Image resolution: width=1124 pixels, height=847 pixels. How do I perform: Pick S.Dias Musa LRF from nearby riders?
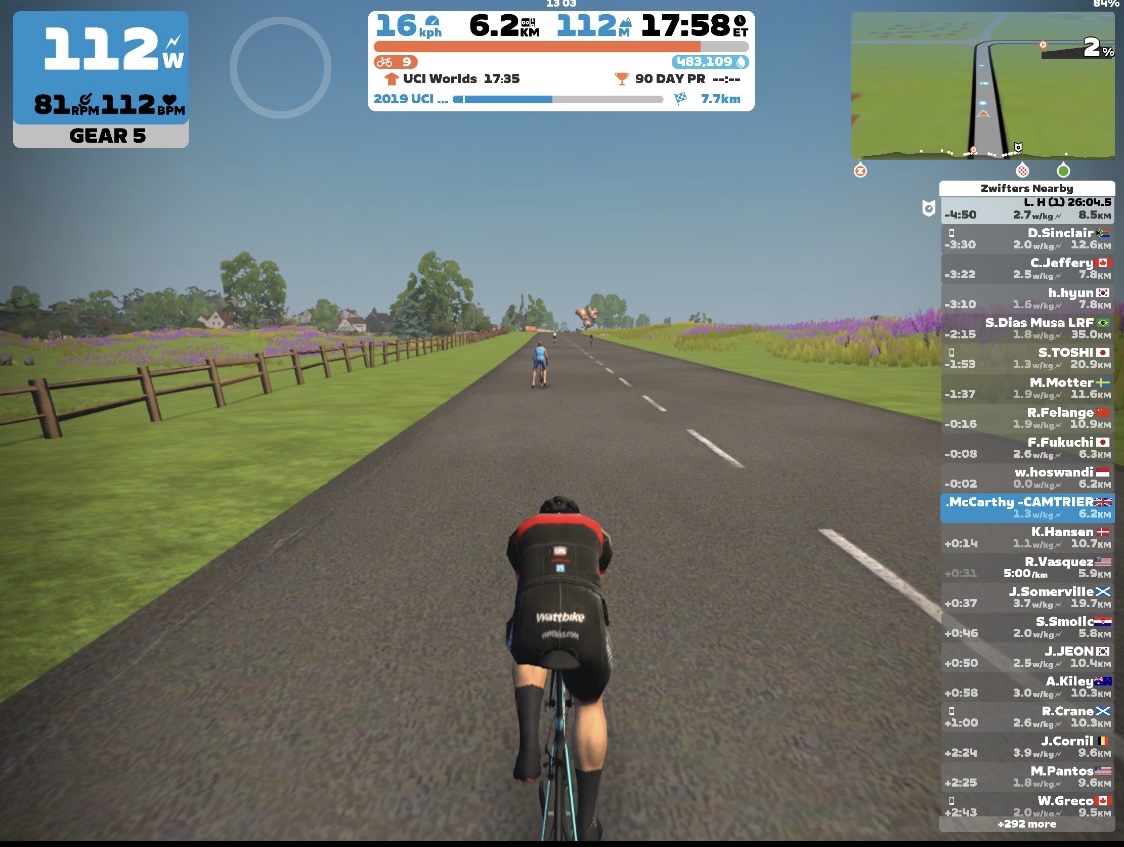click(x=1027, y=329)
